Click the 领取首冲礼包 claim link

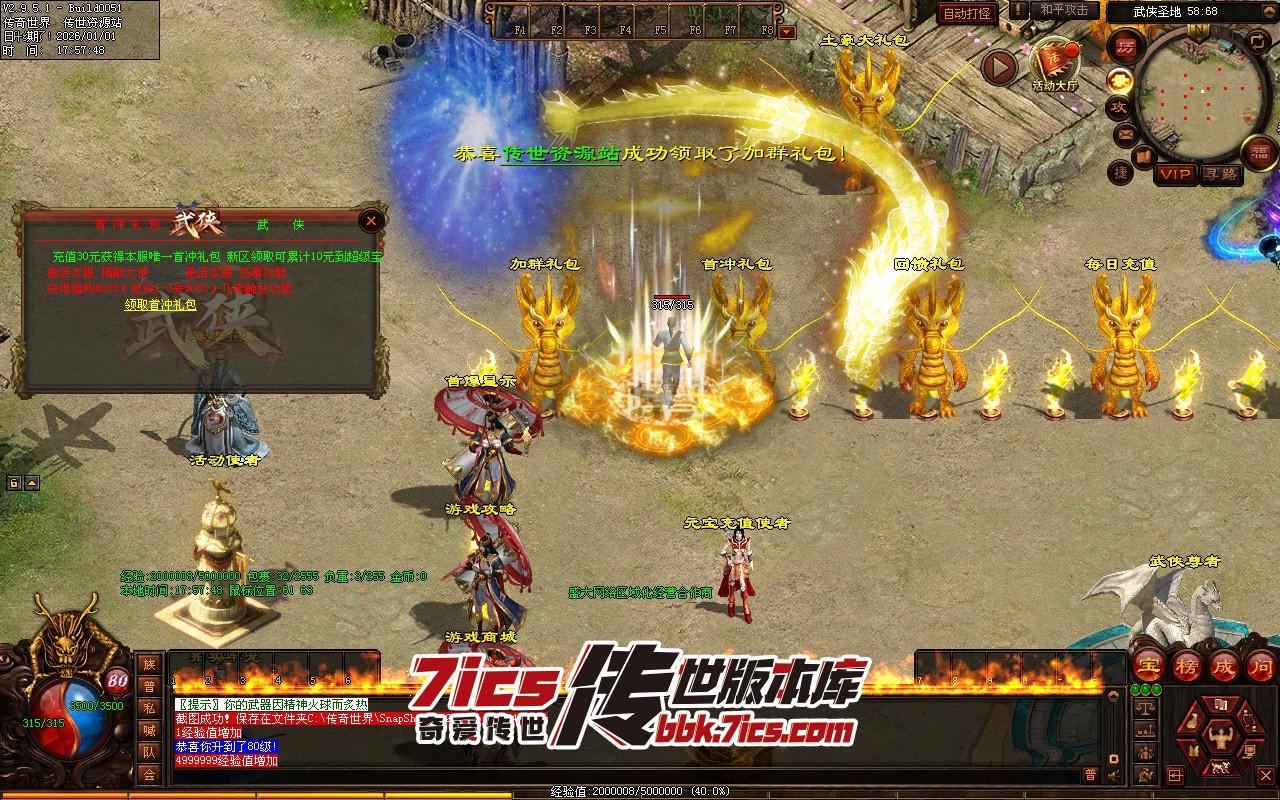pos(160,305)
